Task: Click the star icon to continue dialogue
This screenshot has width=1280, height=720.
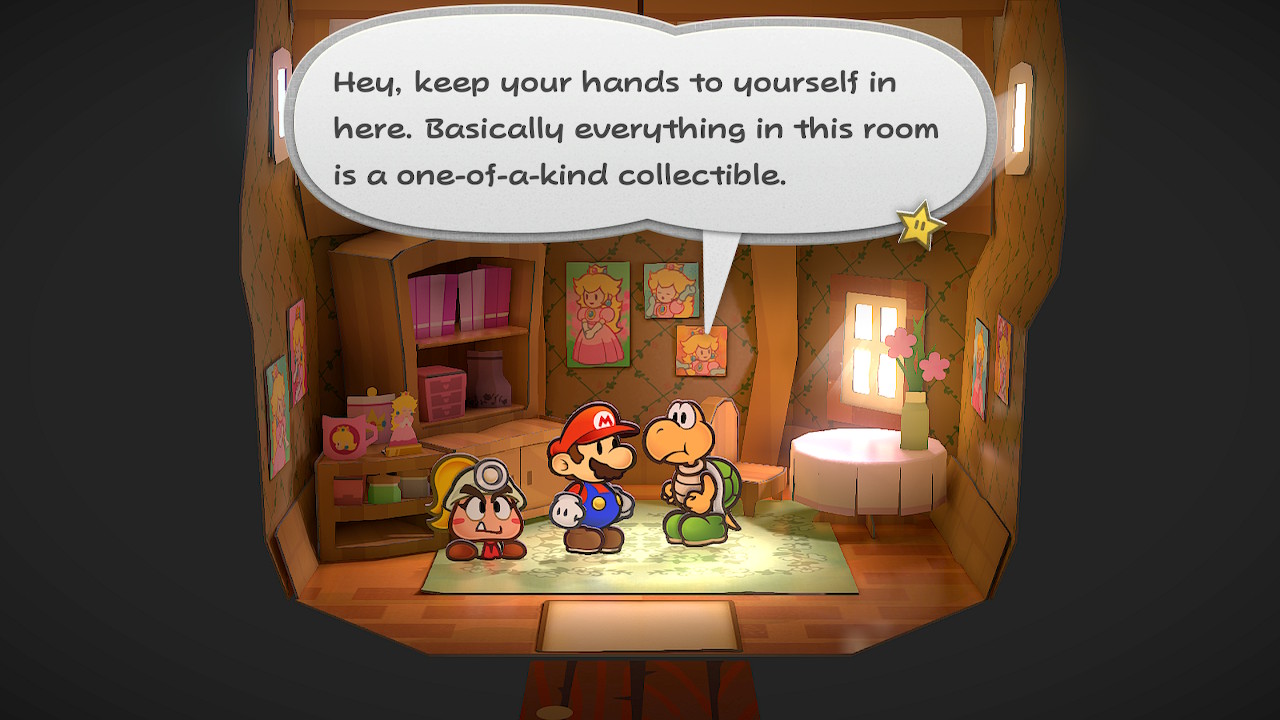Action: coord(920,224)
